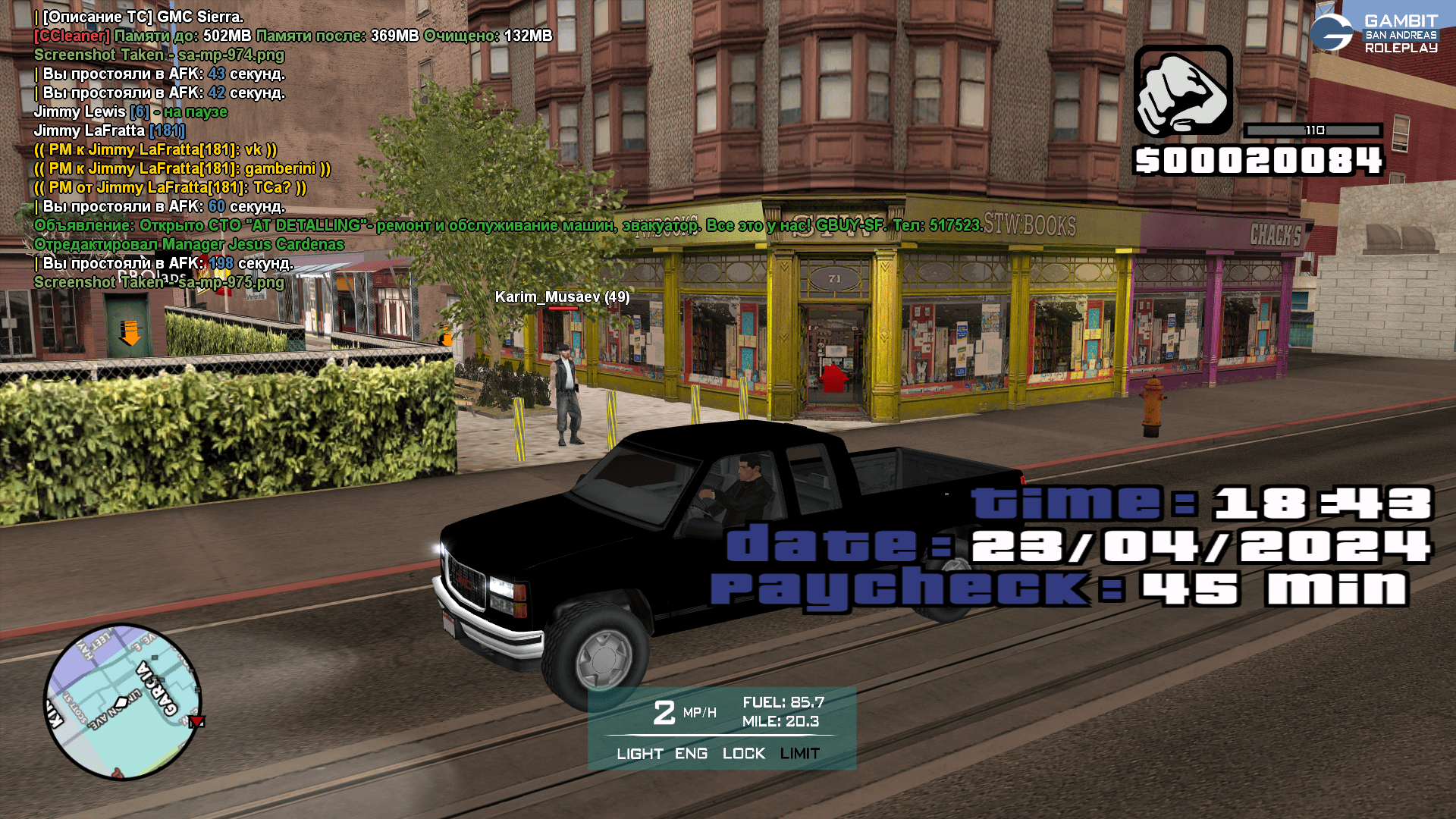Toggle the LOCK indicator on the speedometer

743,754
